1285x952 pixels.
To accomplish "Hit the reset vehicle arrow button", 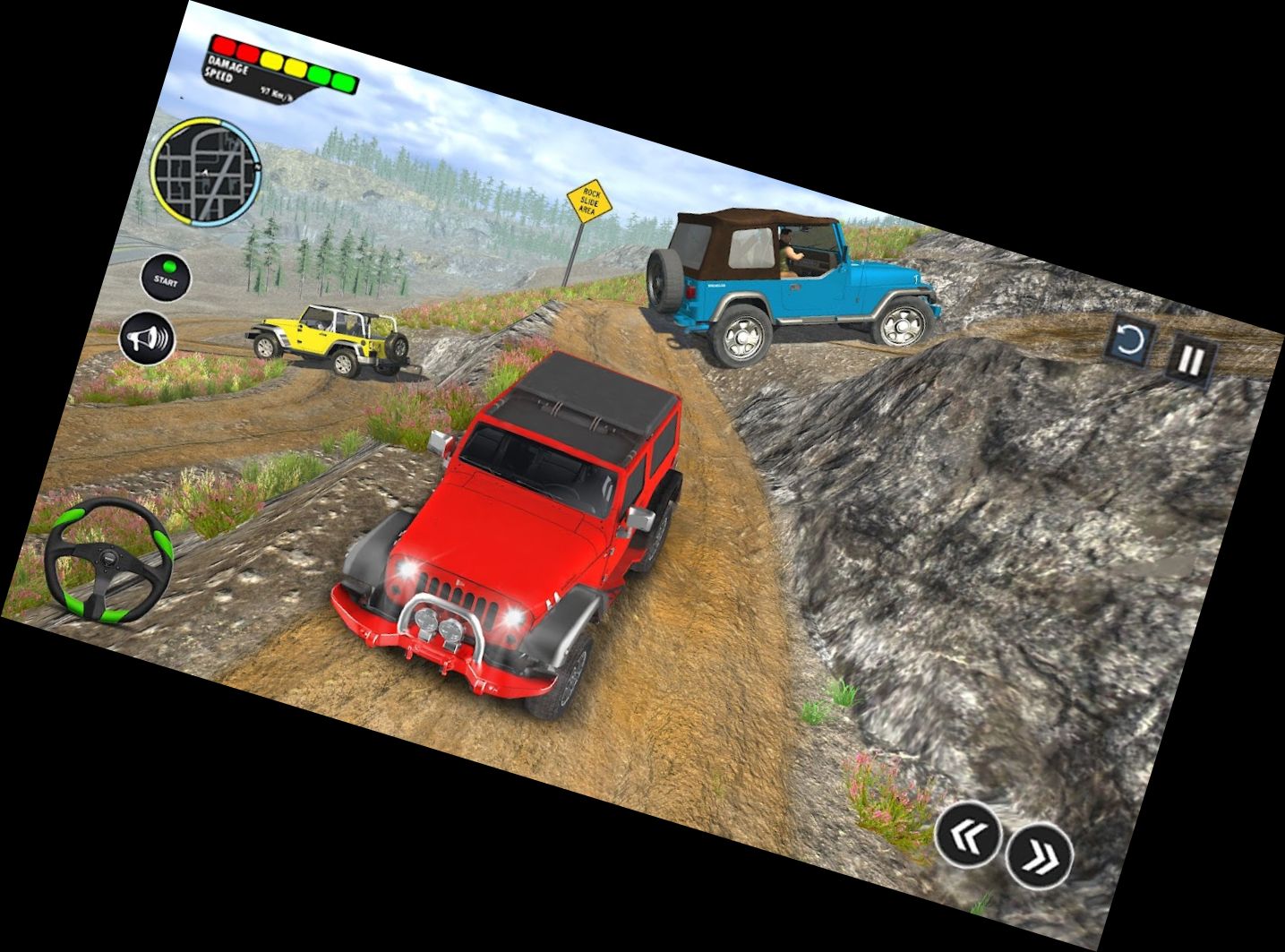I will tap(1131, 341).
